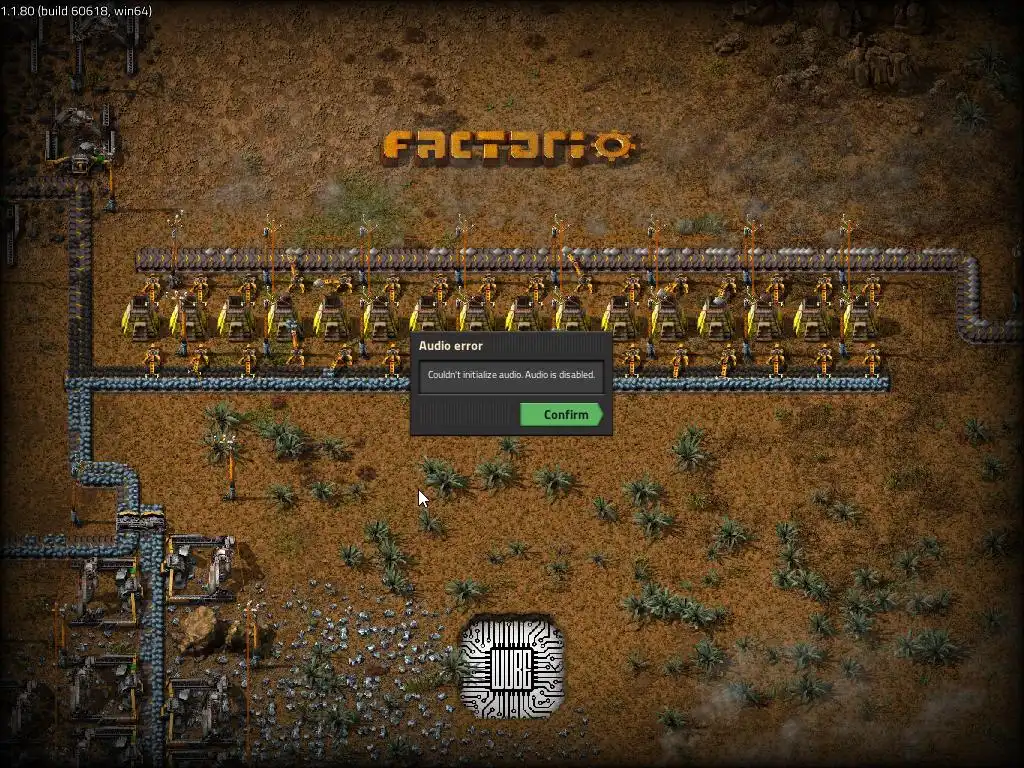This screenshot has width=1024, height=768.
Task: Confirm the audio error dialog
Action: click(x=562, y=415)
